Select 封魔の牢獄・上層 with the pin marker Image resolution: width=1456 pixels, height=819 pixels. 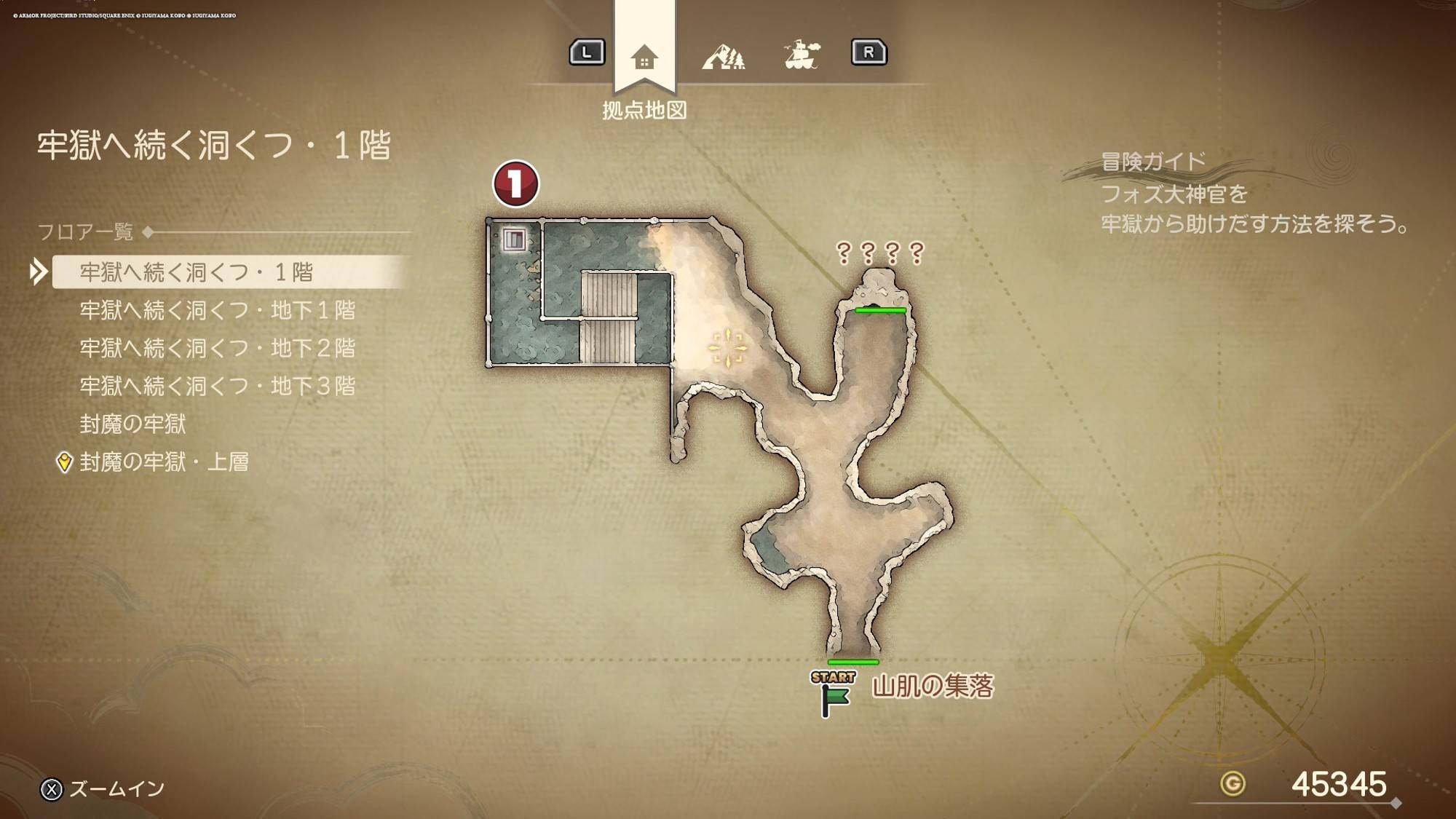pos(164,462)
